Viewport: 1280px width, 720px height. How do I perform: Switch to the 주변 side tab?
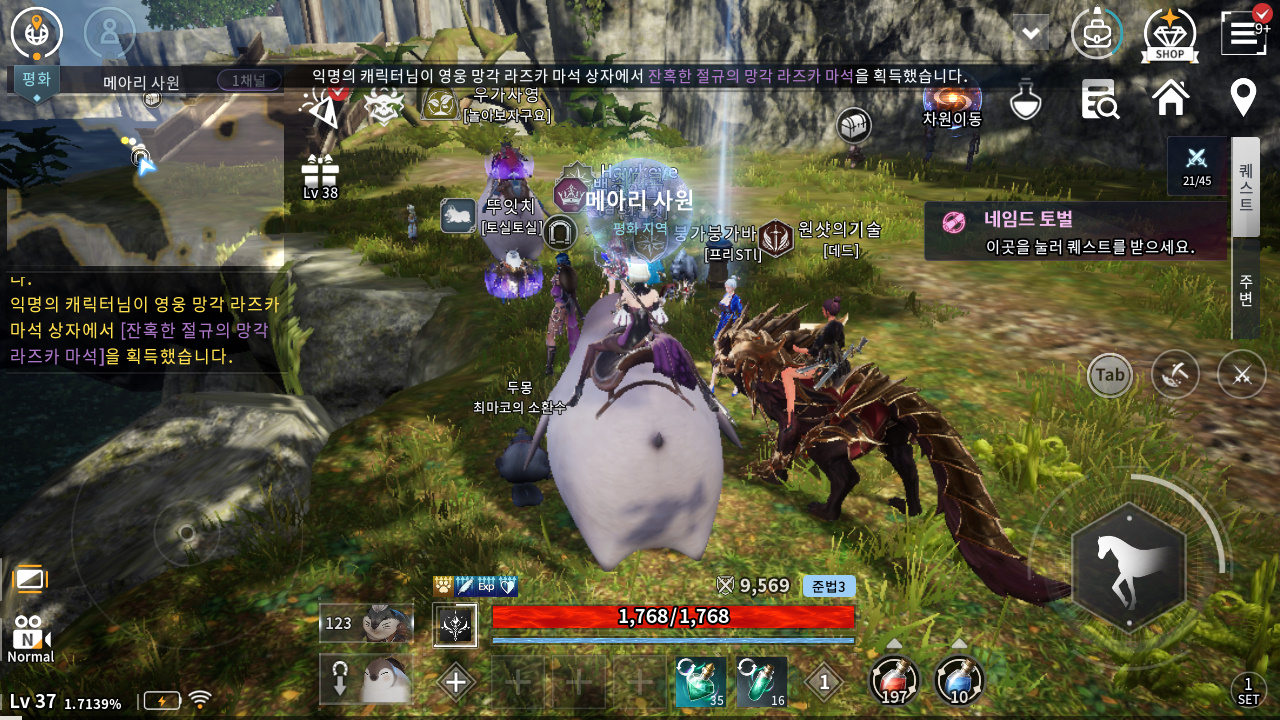[x=1246, y=290]
